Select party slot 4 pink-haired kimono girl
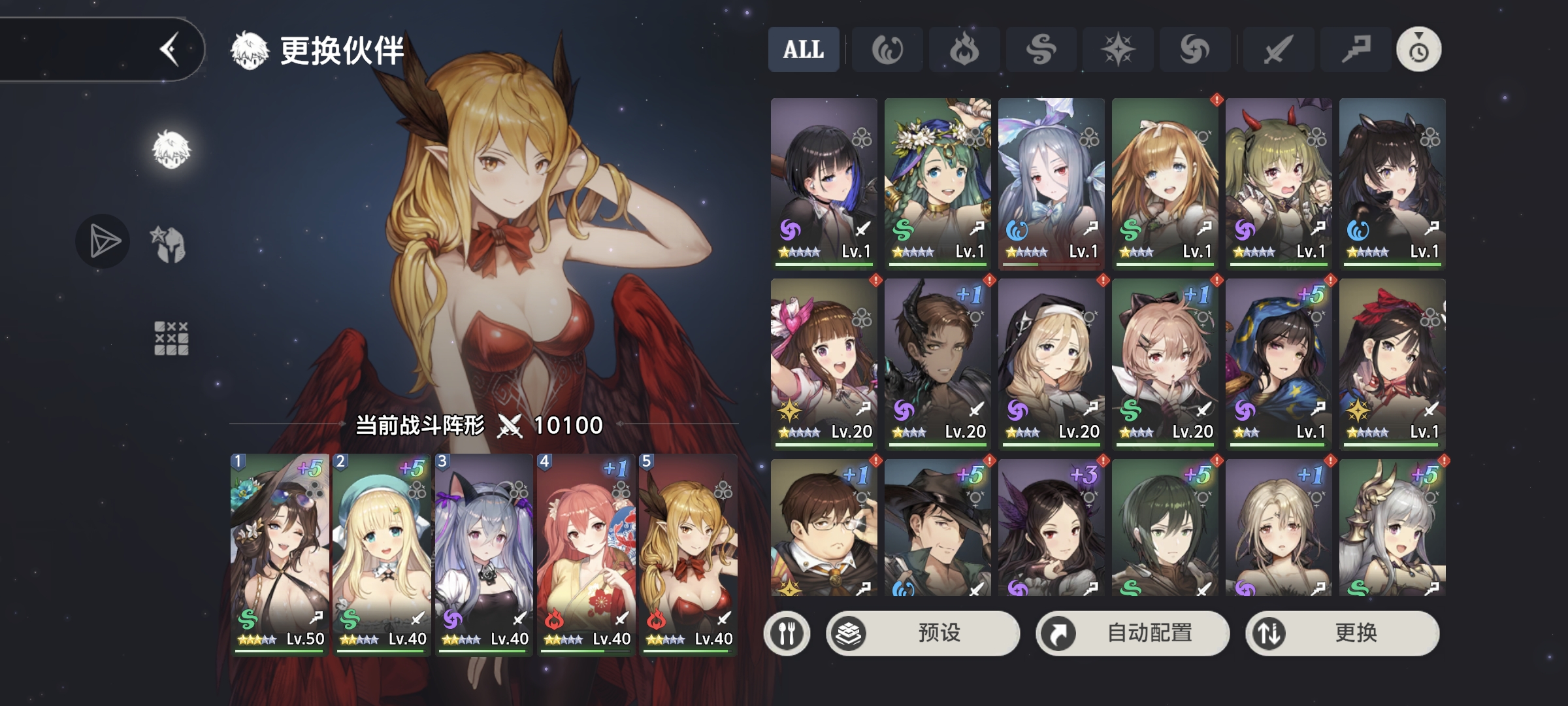Screen dimensions: 1568x706 (585, 552)
